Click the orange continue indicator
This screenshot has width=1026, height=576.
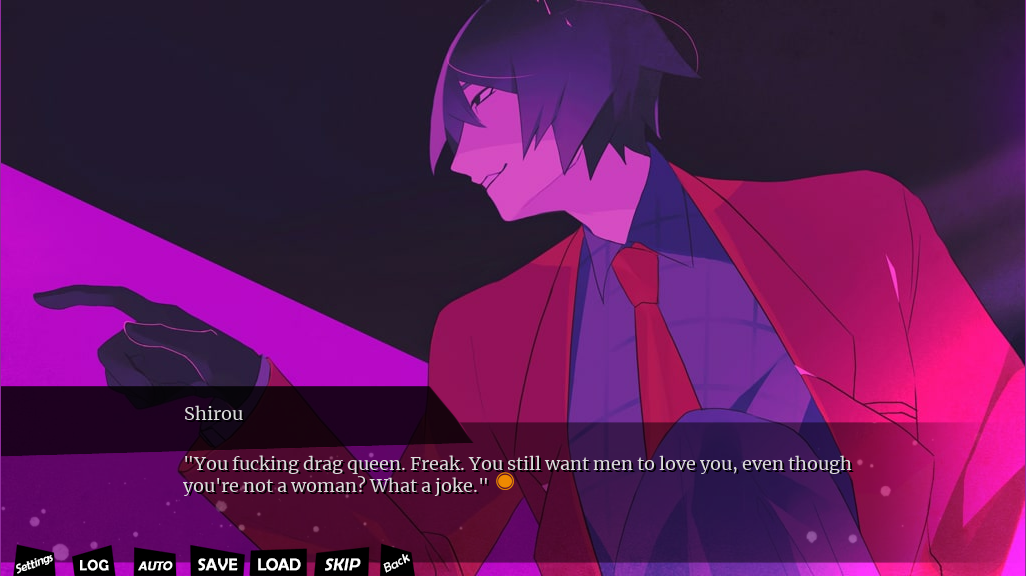[x=505, y=481]
